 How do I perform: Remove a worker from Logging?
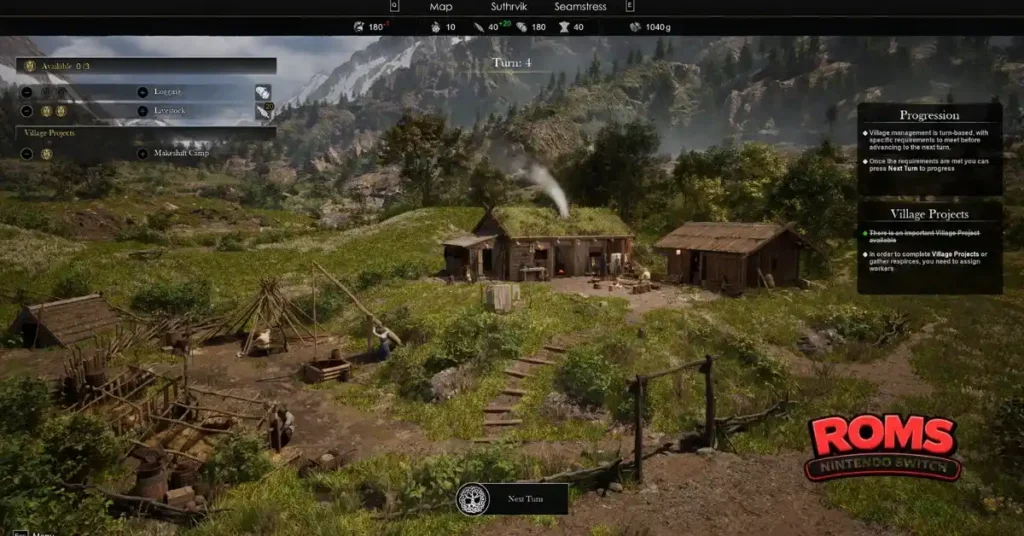27,92
